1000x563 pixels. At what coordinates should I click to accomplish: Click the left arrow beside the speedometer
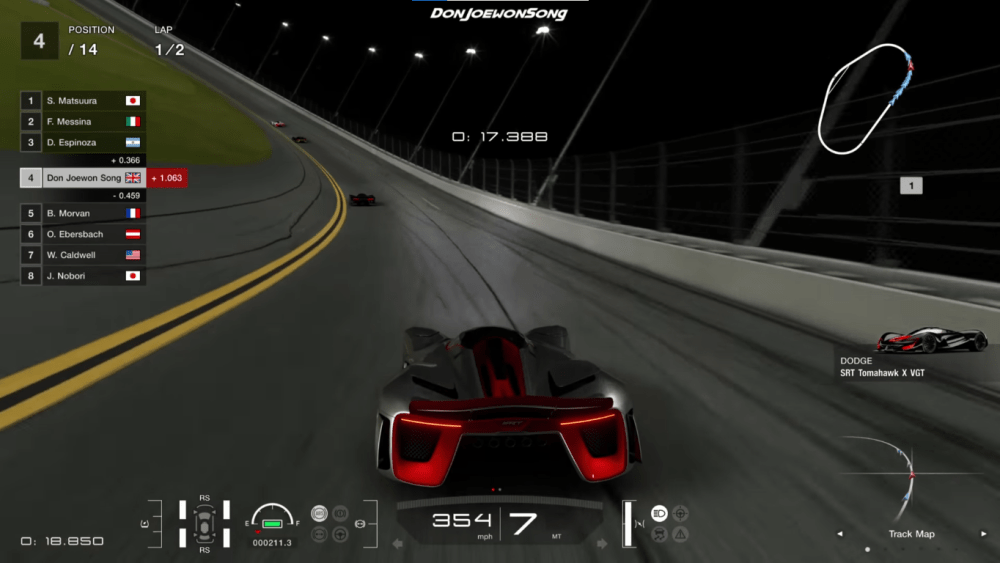point(397,544)
